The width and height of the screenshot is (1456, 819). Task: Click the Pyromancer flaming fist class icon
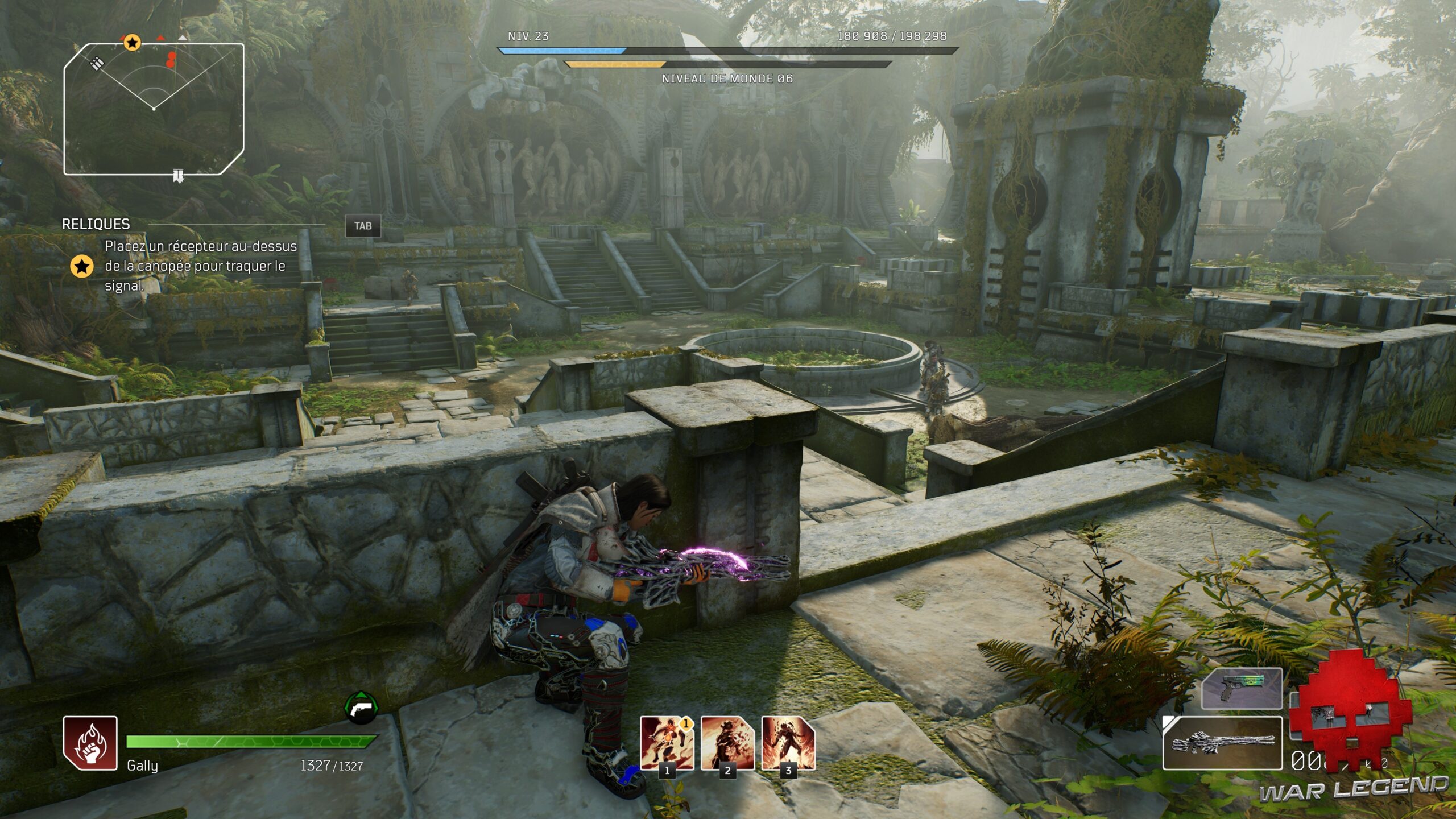point(90,743)
